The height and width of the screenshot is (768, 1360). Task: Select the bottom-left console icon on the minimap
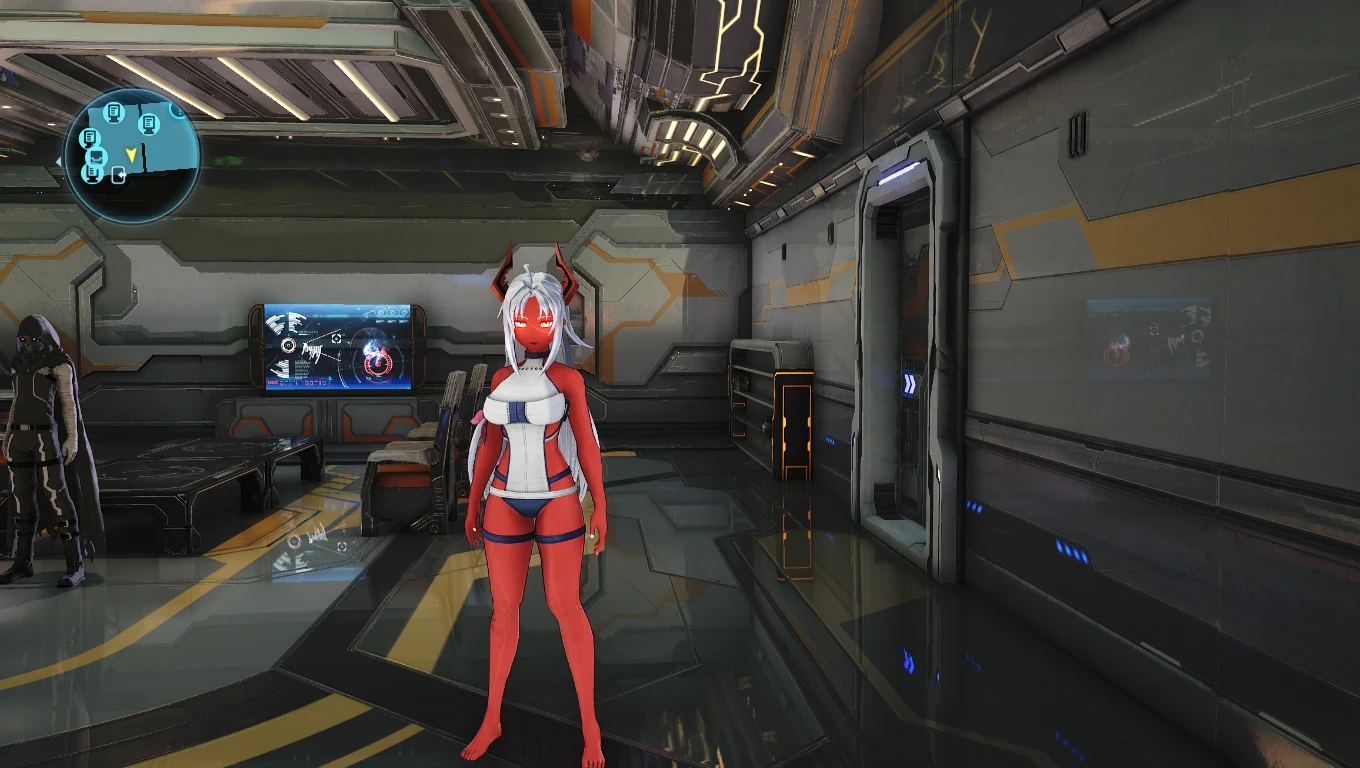click(94, 173)
